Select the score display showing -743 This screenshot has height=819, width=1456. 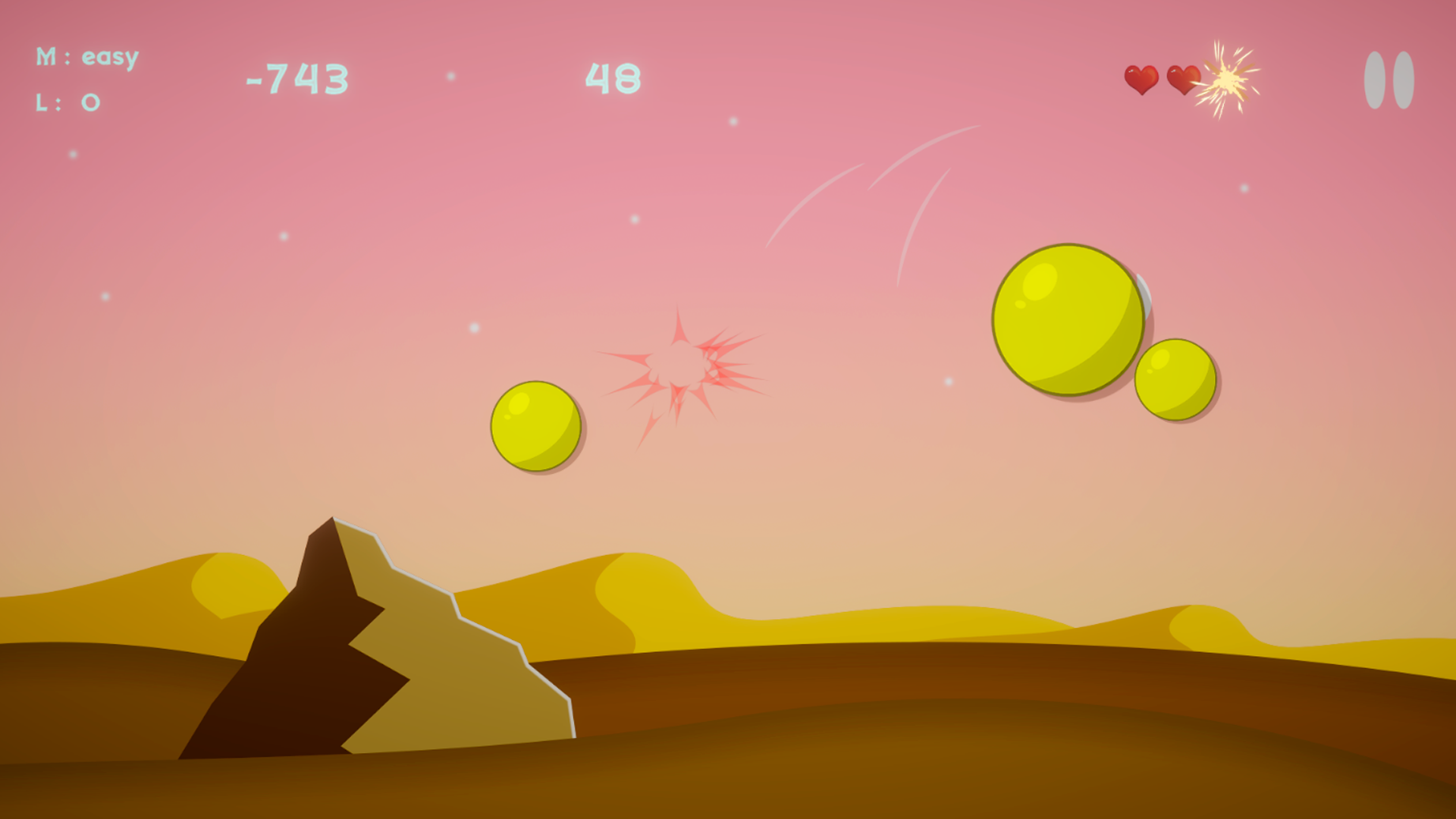click(x=296, y=77)
